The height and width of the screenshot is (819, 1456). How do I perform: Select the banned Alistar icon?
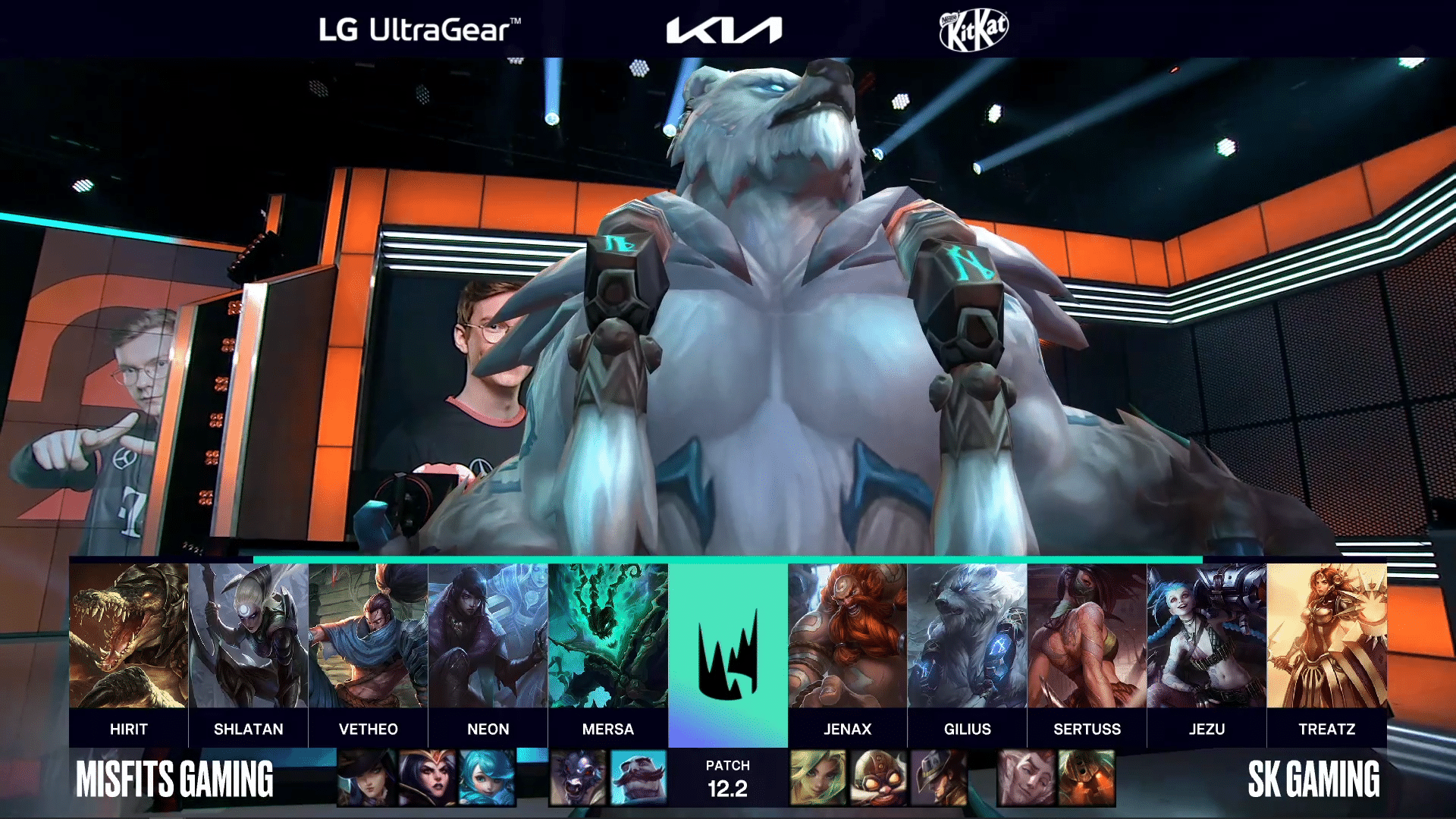578,778
